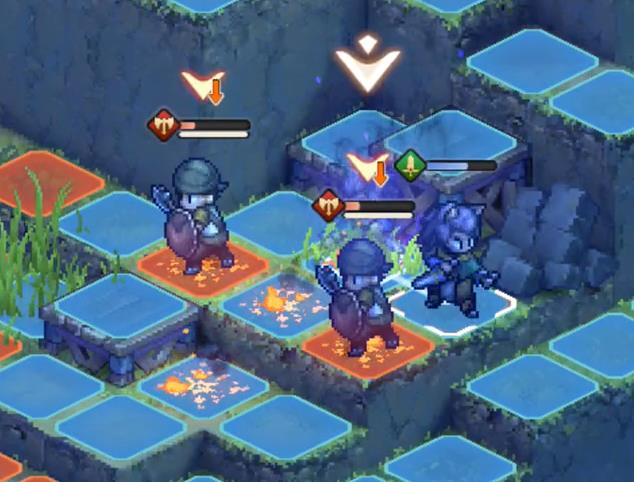Select the blue-haired ally with green badge

455,257
